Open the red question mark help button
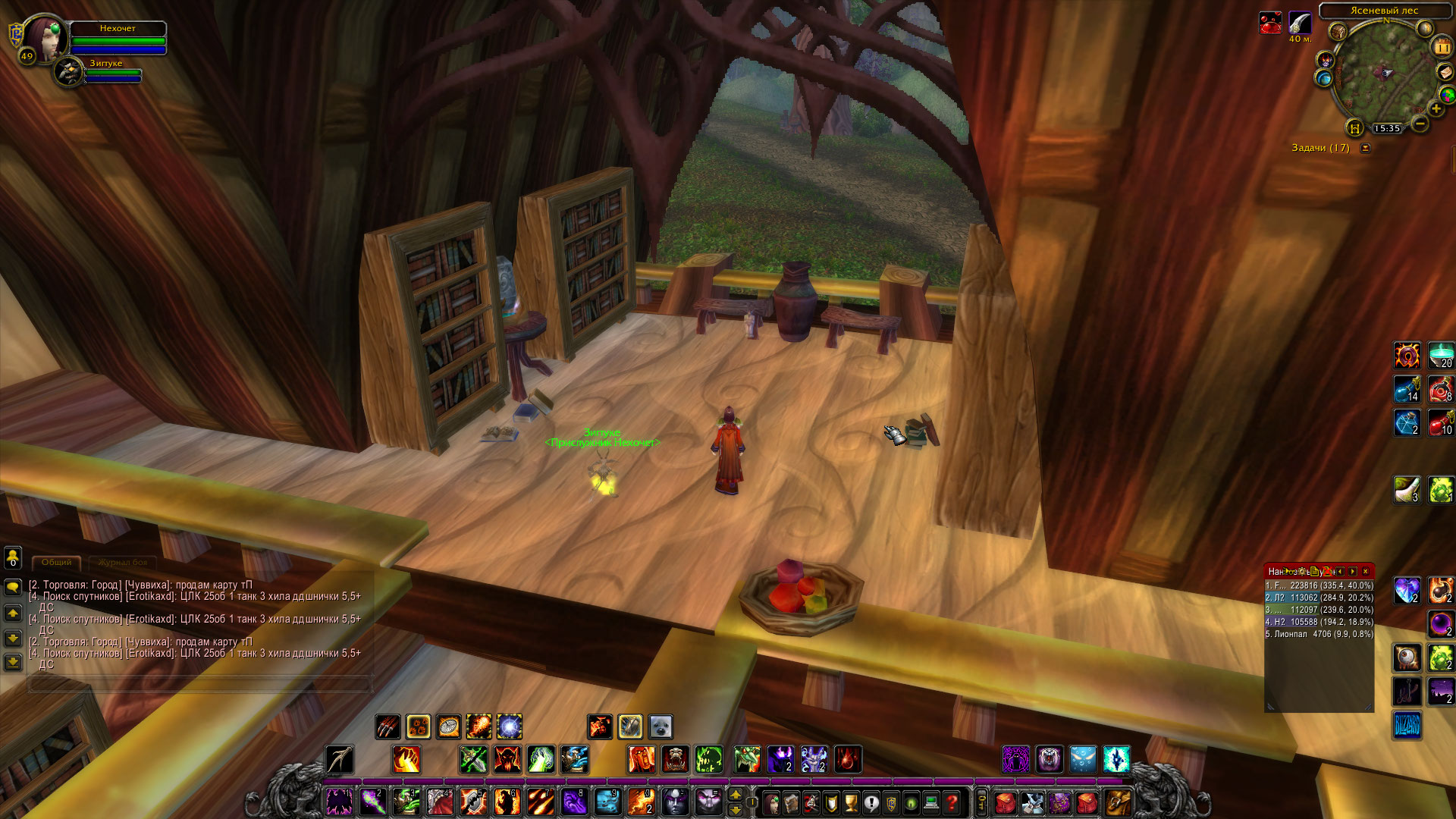 (x=952, y=802)
